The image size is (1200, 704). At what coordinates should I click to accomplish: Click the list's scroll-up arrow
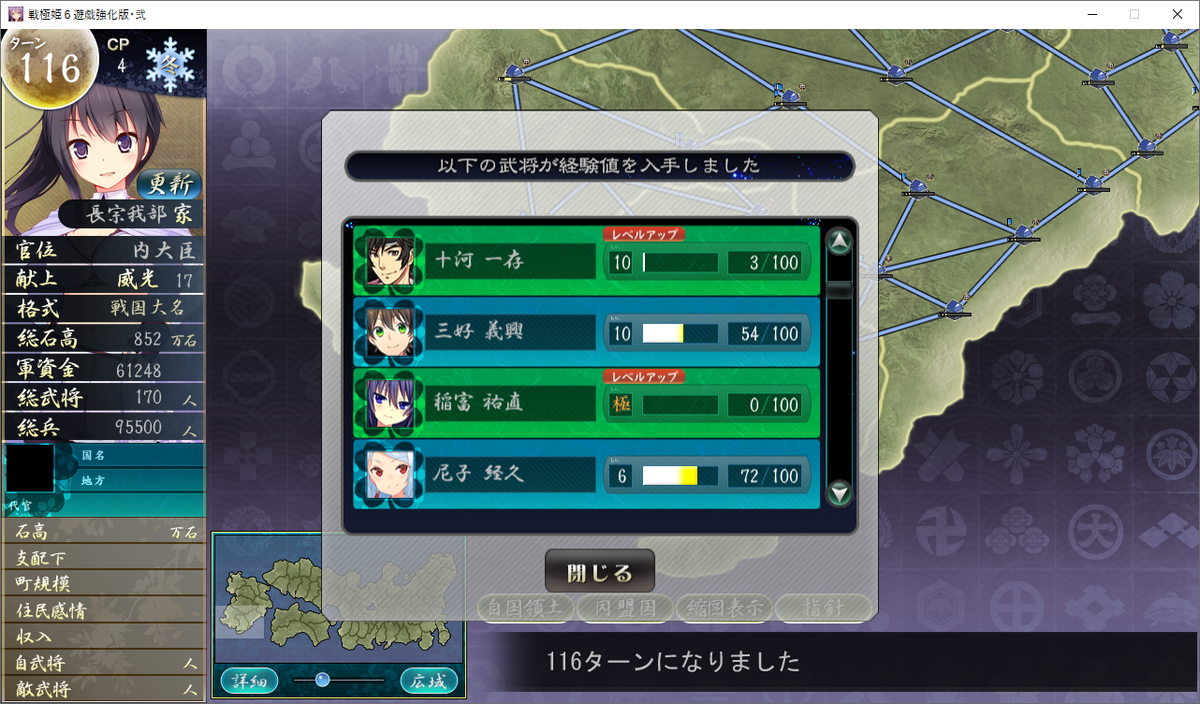tap(840, 242)
